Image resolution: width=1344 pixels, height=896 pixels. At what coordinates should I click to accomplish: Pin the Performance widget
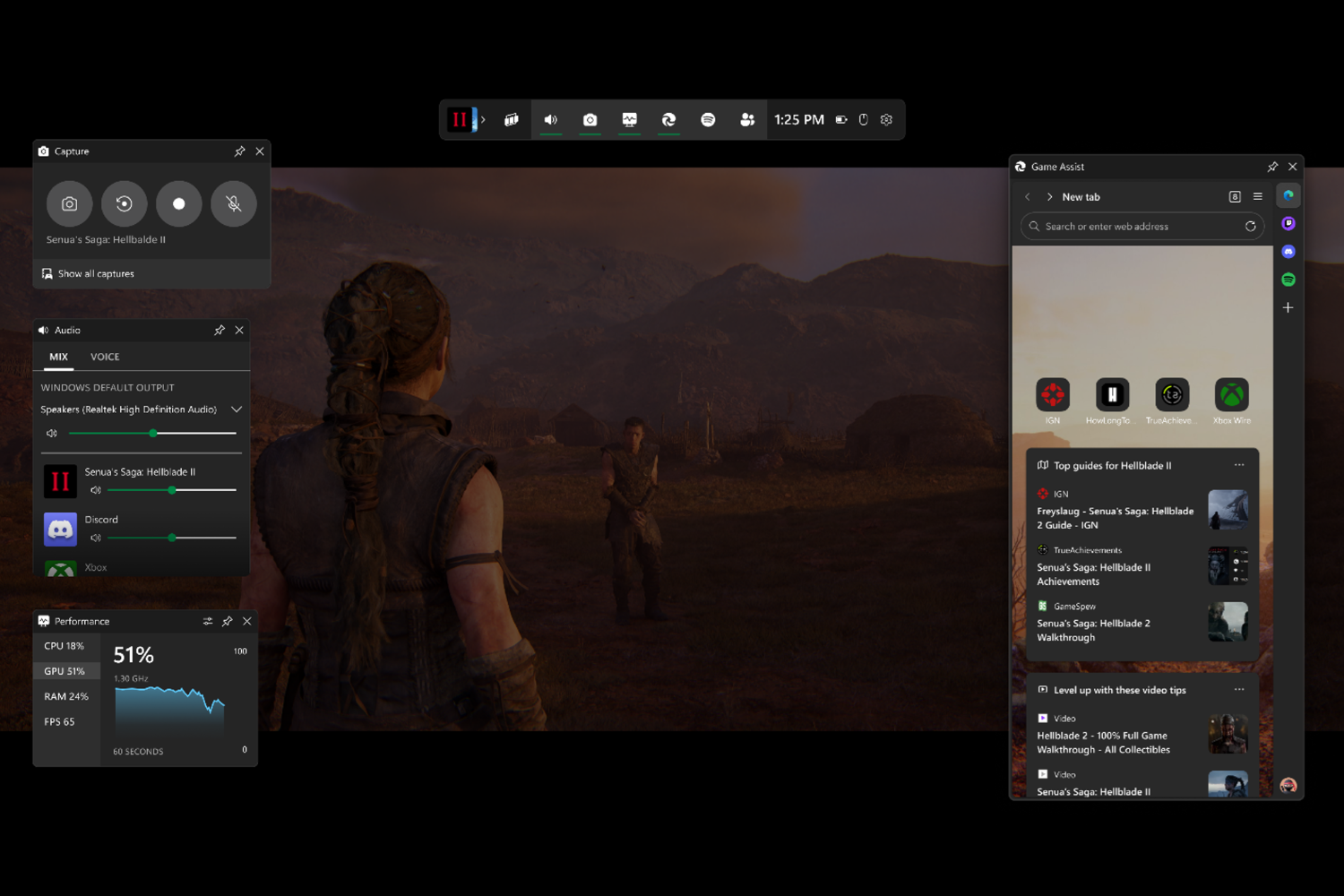coord(228,621)
